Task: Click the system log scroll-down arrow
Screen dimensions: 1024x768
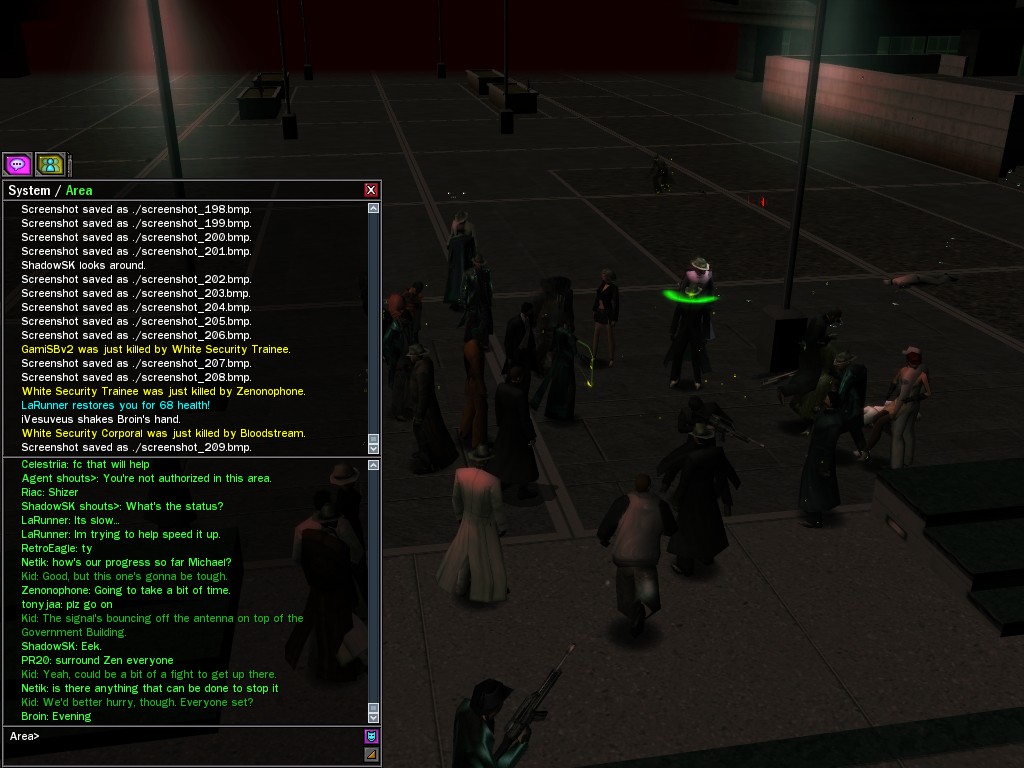Action: pyautogui.click(x=374, y=447)
